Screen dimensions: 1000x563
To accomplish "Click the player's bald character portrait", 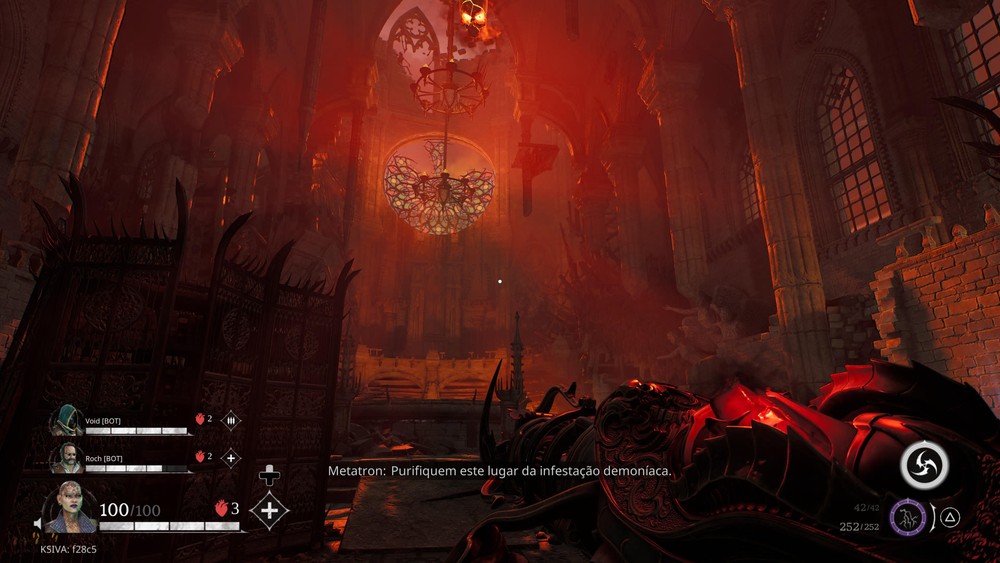I will [x=71, y=508].
